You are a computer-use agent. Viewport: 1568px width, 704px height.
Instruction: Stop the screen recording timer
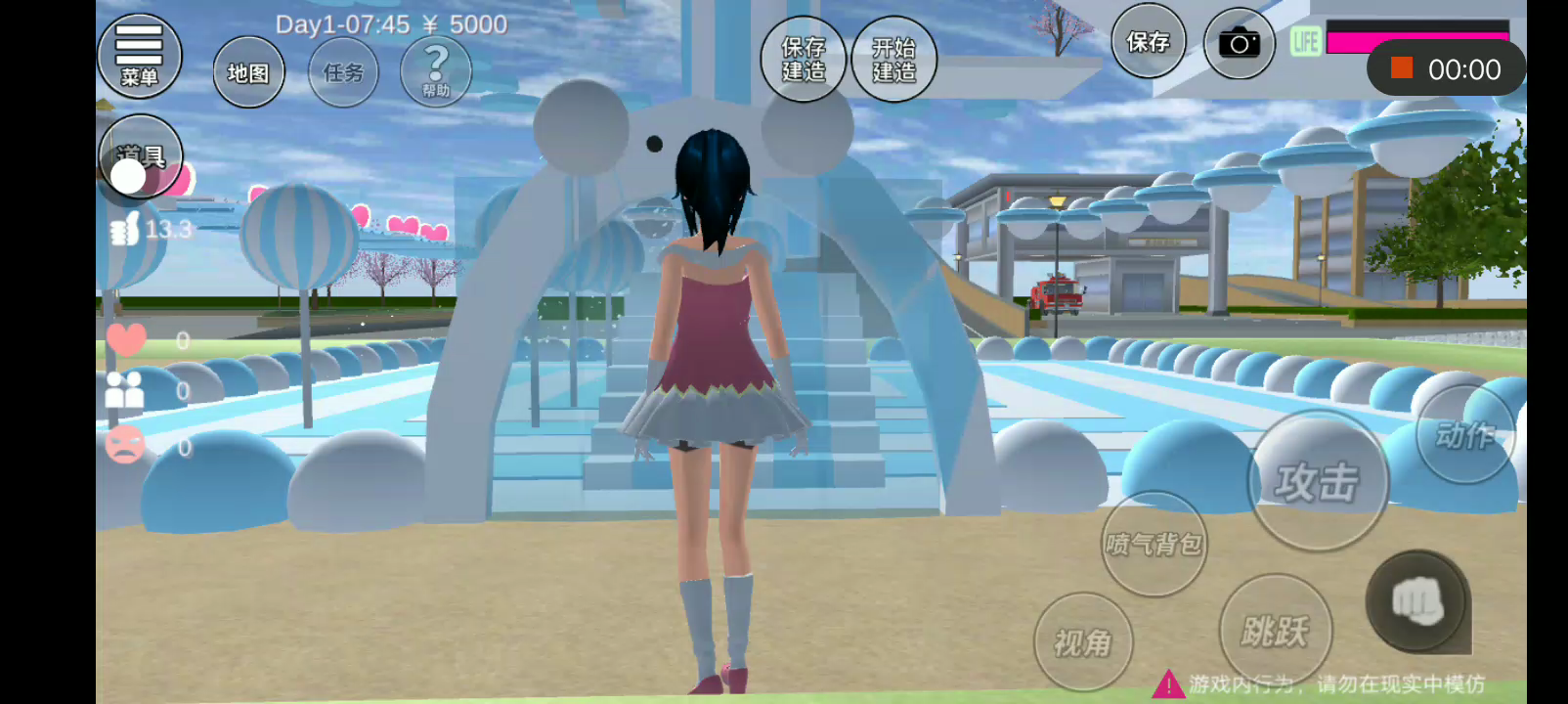(x=1402, y=68)
